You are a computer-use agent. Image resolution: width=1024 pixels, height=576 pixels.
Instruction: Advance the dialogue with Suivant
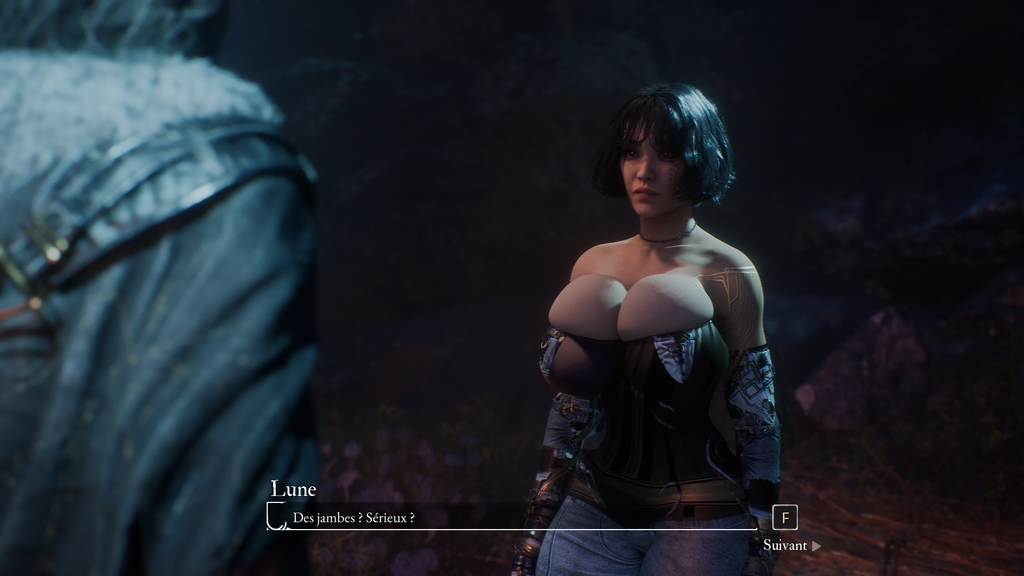tap(791, 546)
